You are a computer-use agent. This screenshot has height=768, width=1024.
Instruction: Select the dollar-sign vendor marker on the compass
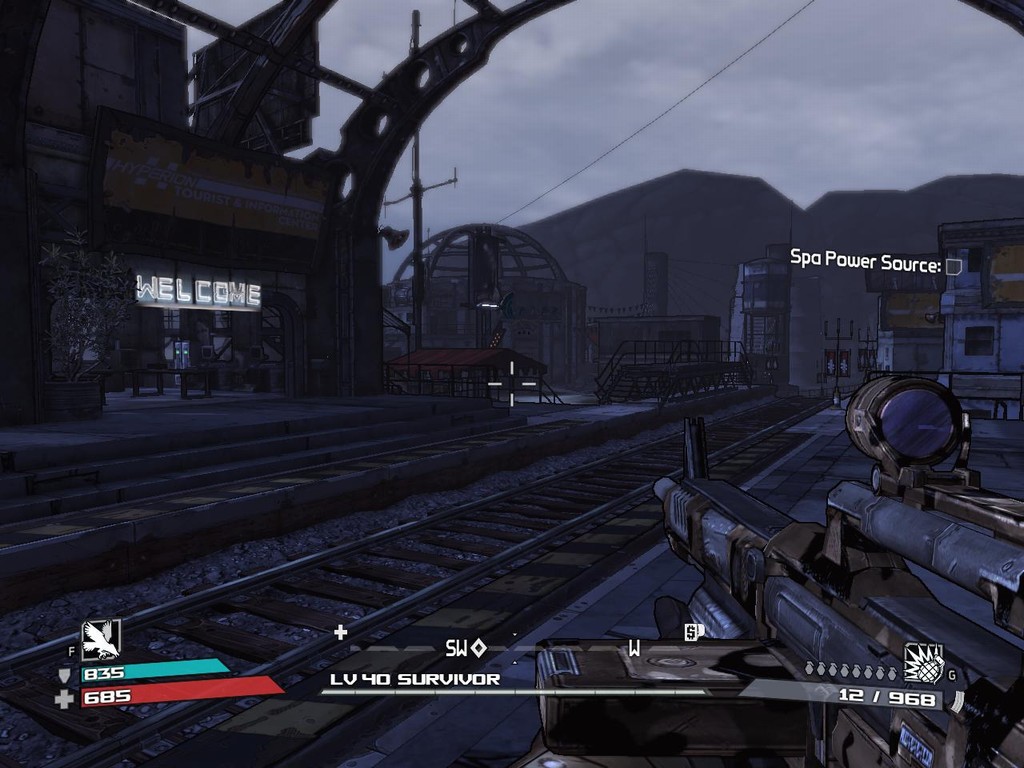pyautogui.click(x=690, y=631)
